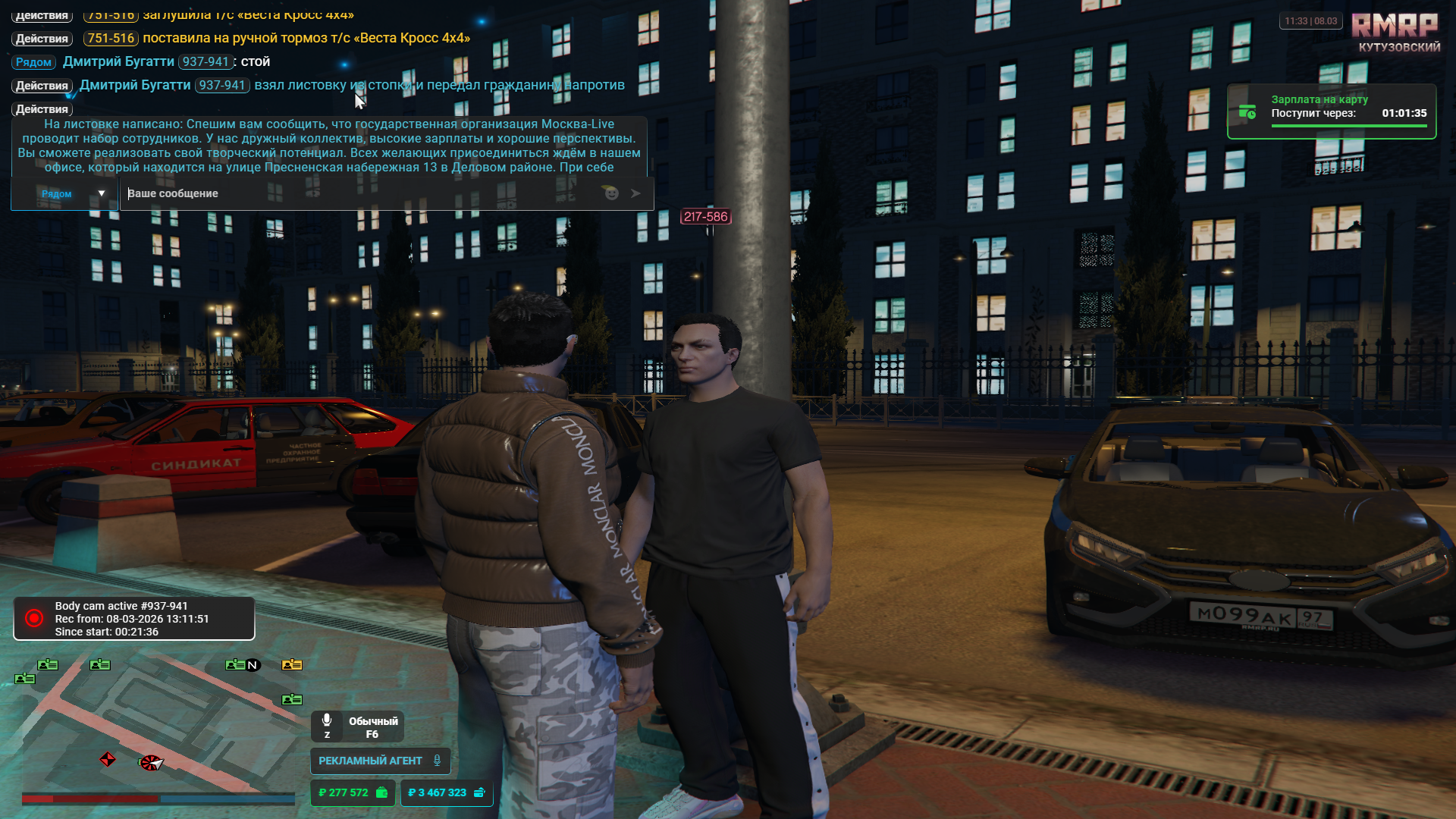1456x819 pixels.
Task: Click the bank balance ₽ 3 467 323
Action: tap(446, 792)
